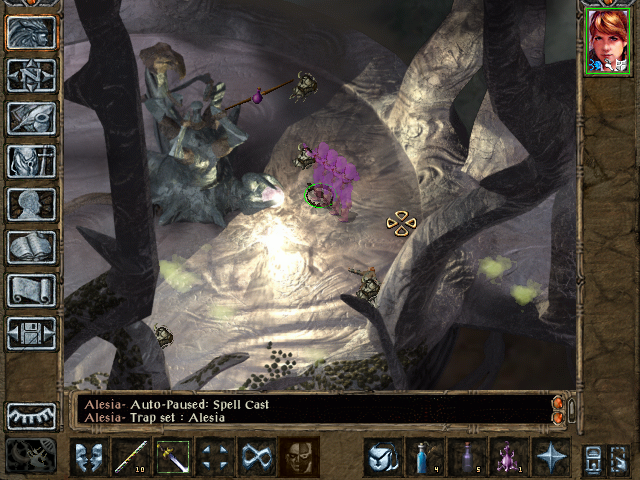Screen dimensions: 640x480
Task: Click the return to game button
Action: [x=31, y=33]
